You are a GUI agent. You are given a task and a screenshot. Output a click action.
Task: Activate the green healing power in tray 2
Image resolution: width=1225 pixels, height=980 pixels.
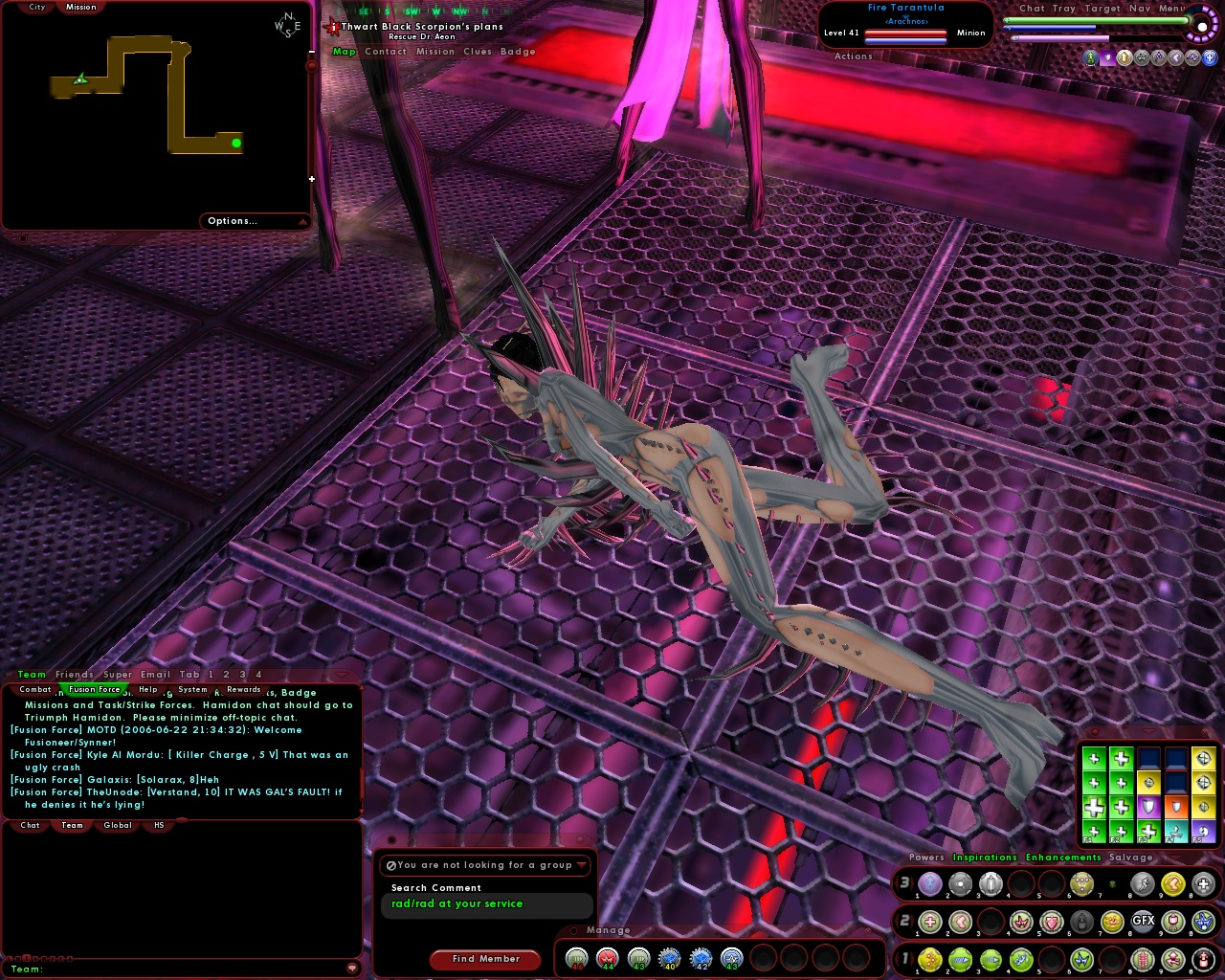929,921
